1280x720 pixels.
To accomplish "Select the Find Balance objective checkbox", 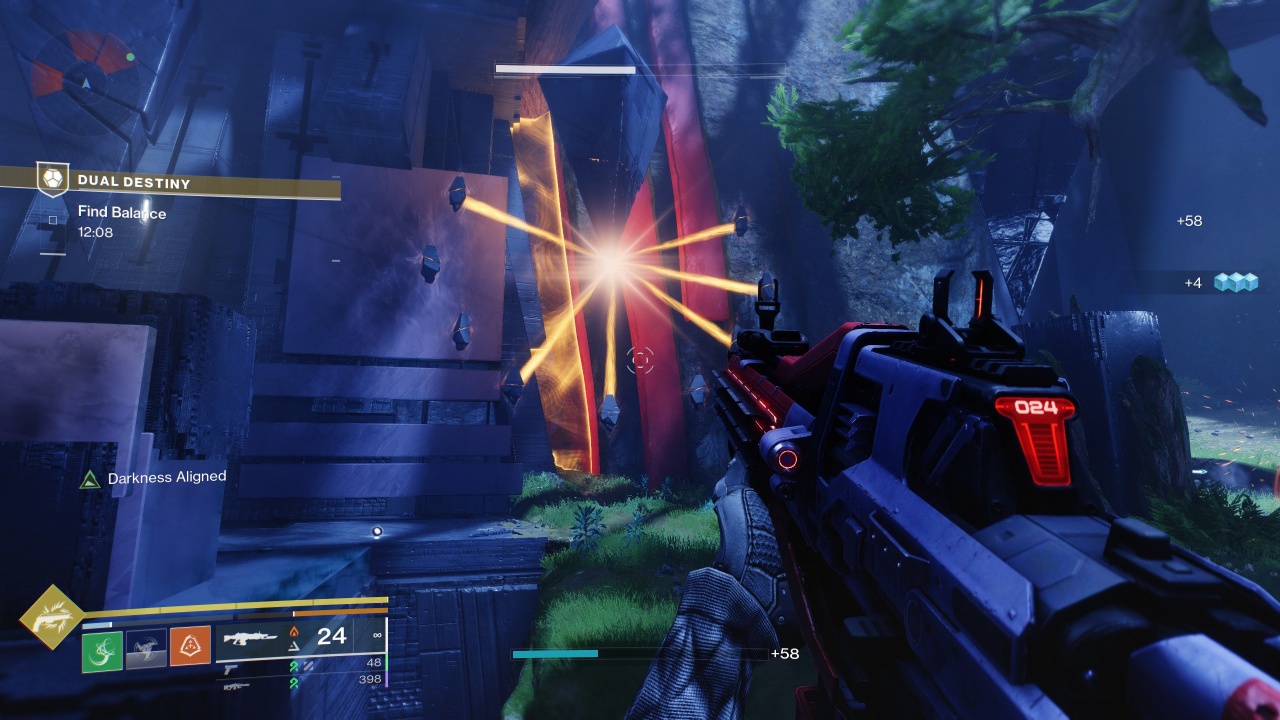I will tap(53, 218).
